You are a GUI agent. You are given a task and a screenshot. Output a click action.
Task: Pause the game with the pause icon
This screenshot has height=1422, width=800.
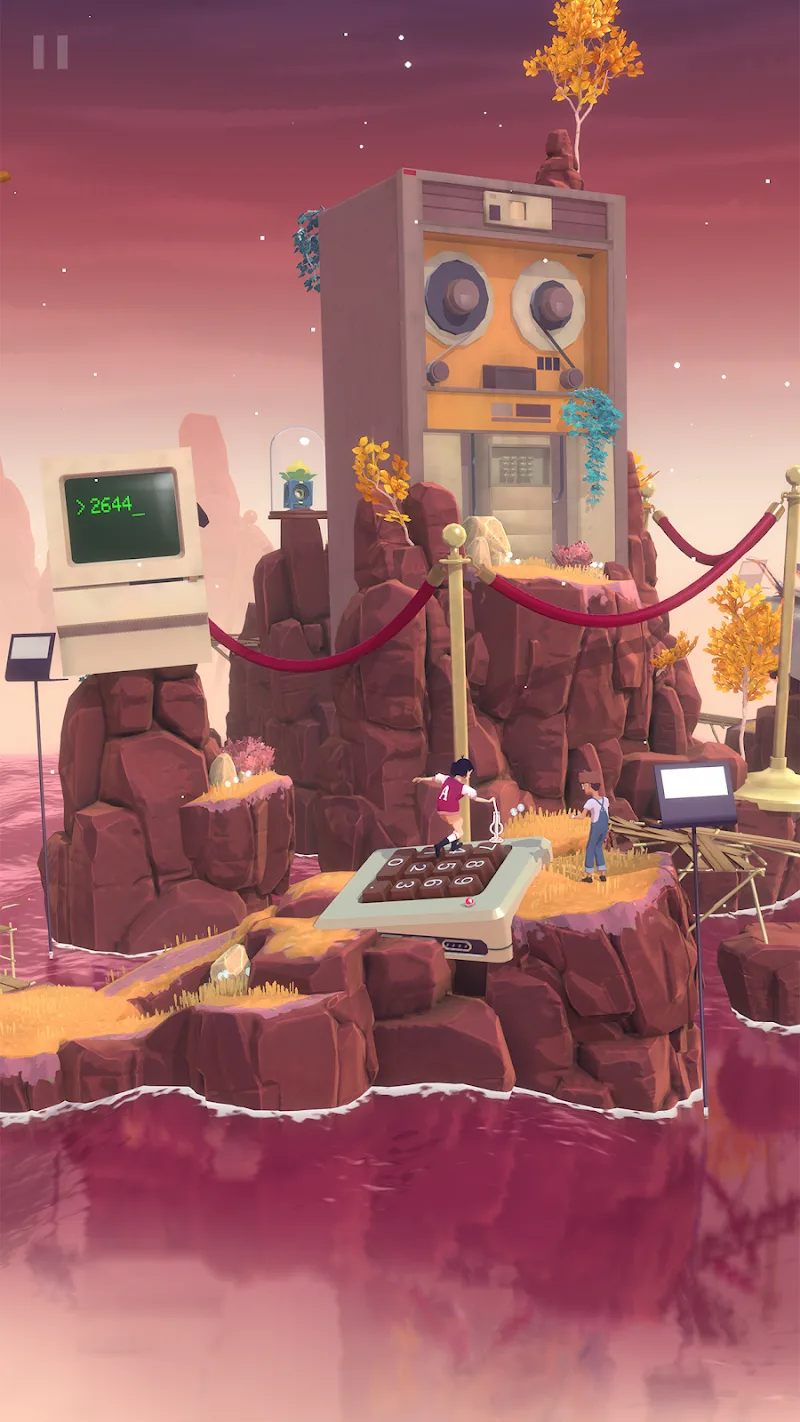pos(50,52)
